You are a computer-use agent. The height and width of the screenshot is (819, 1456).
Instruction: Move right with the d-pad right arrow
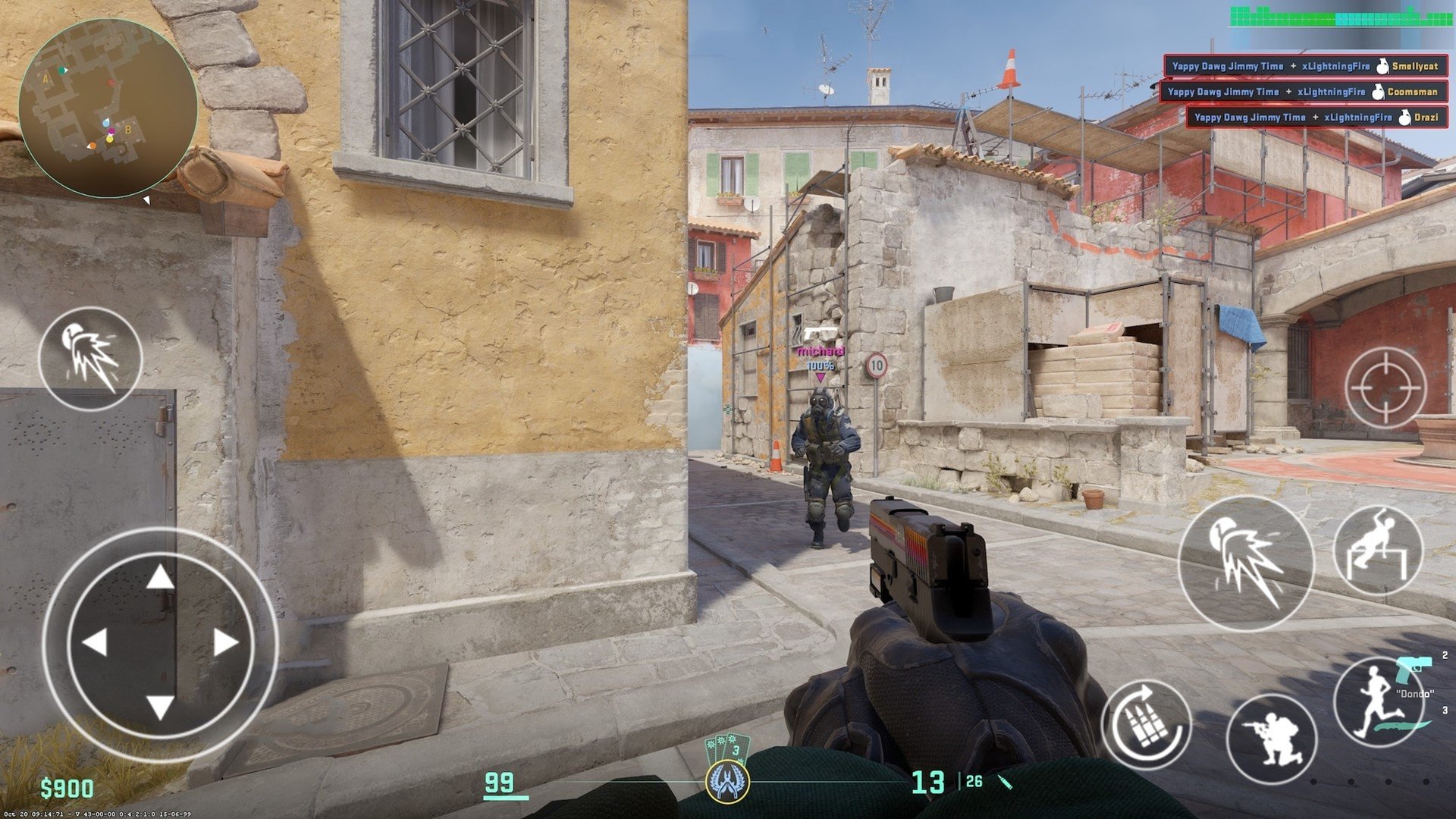click(225, 643)
